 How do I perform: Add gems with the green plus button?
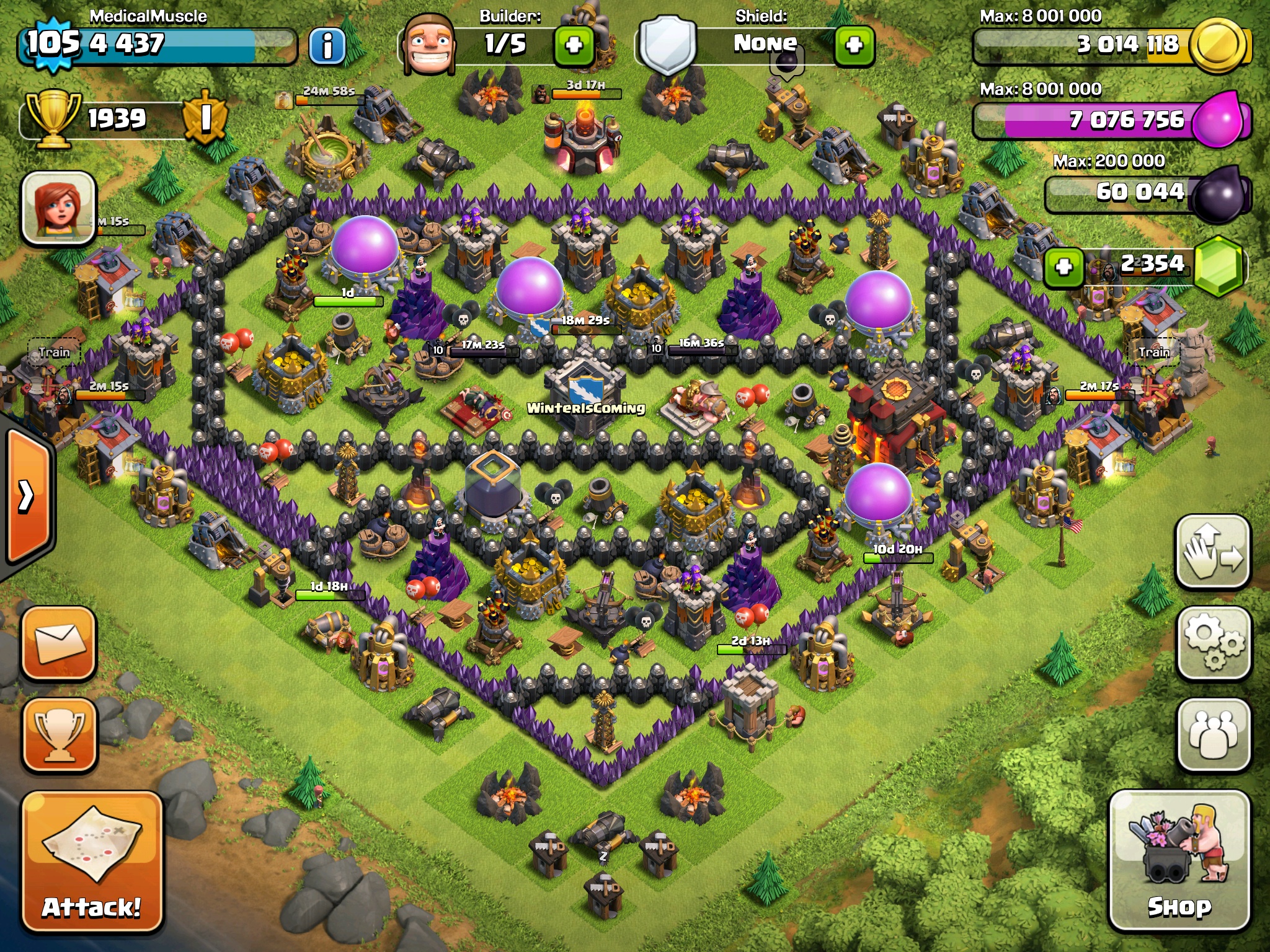1064,267
